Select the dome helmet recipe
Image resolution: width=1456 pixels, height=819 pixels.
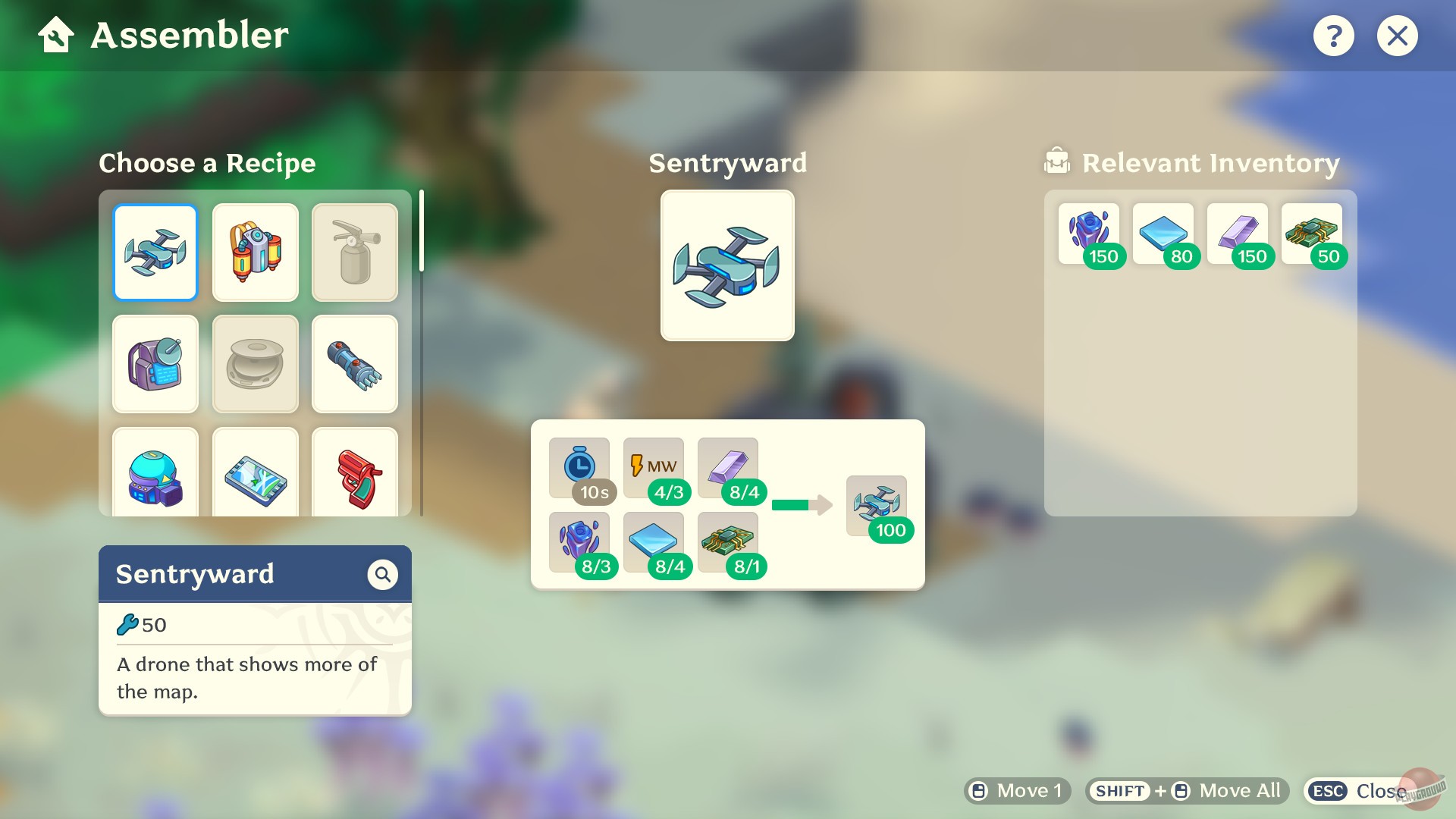coord(155,474)
